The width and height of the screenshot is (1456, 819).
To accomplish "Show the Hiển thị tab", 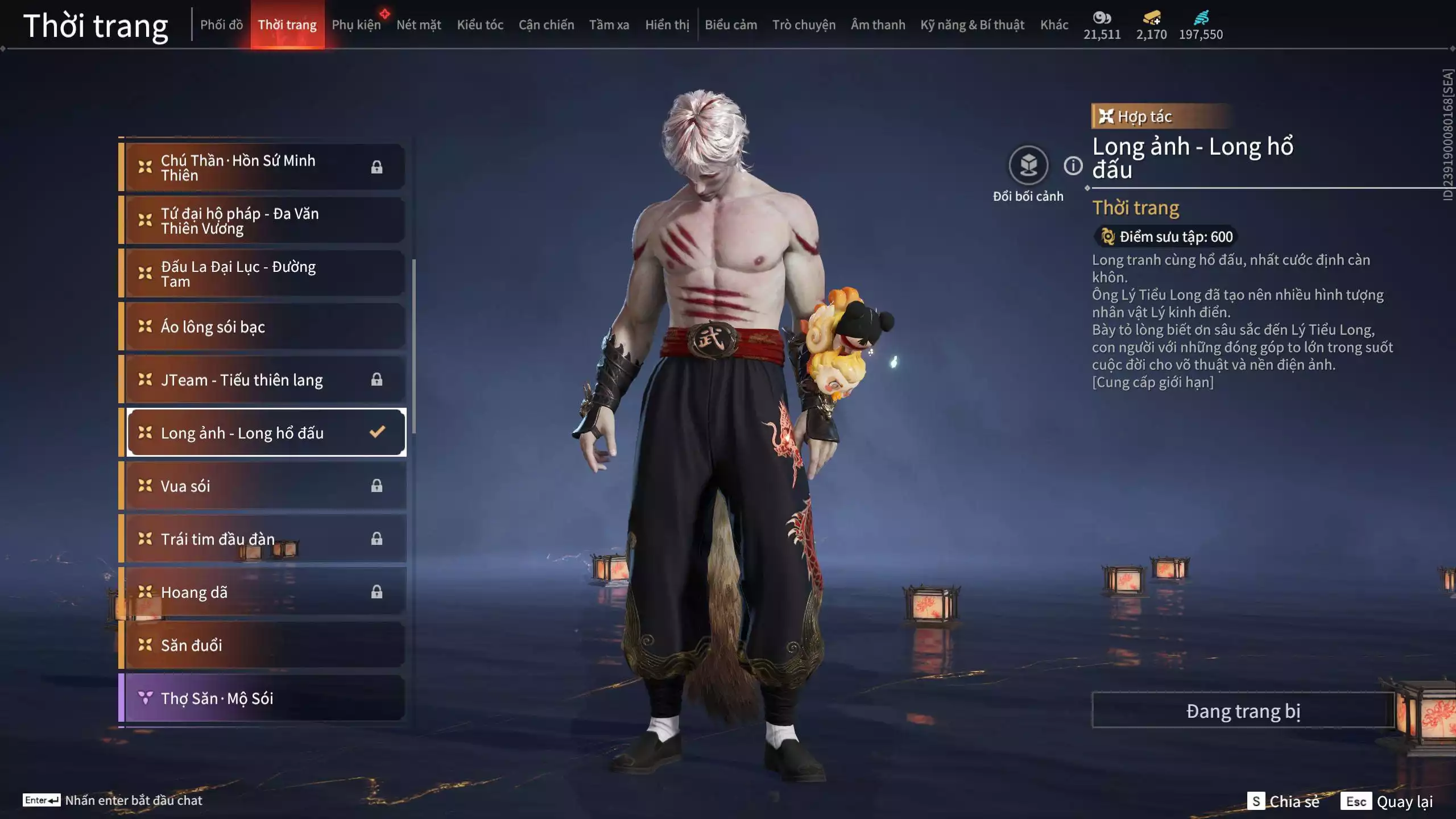I will (x=667, y=25).
